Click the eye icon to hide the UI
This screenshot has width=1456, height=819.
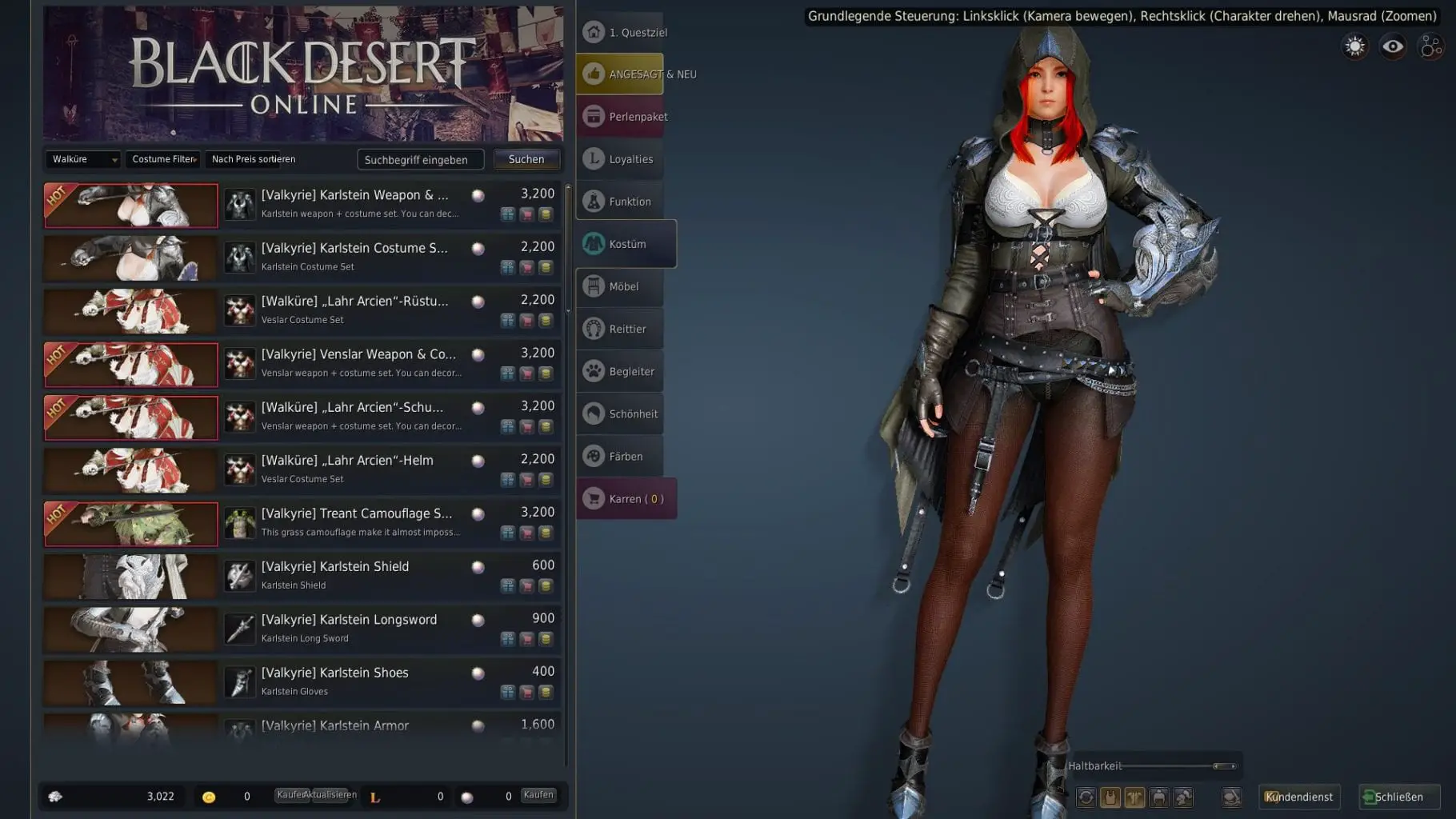[1393, 46]
